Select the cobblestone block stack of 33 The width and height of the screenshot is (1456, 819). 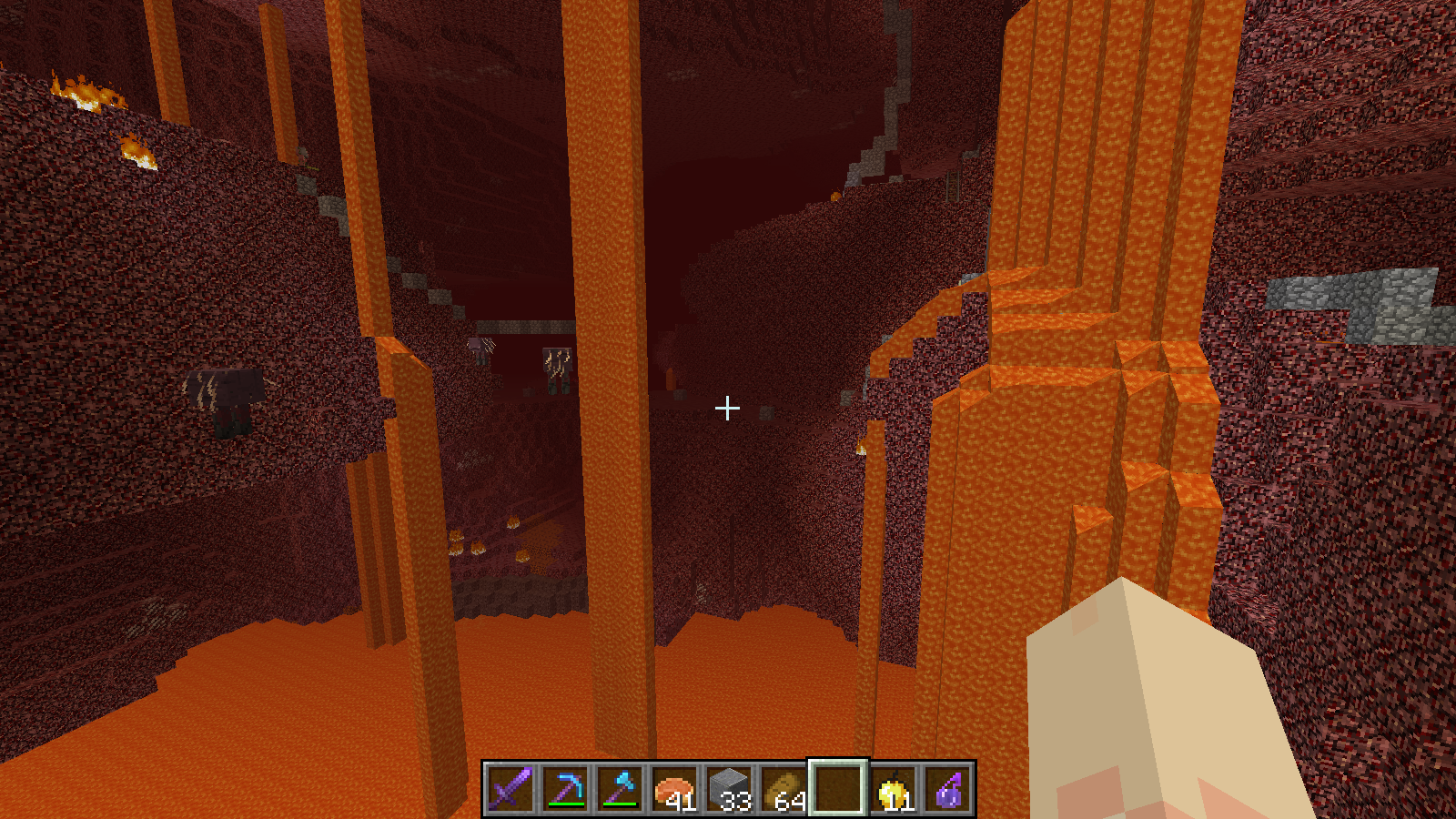point(729,788)
